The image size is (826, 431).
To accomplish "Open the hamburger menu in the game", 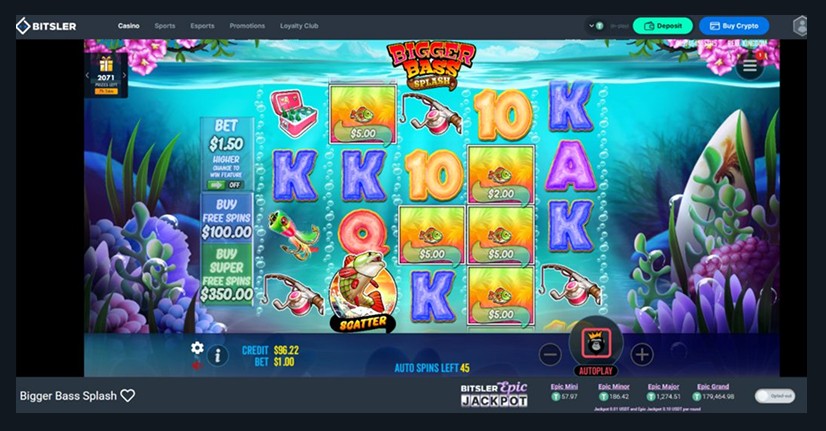I will click(750, 67).
